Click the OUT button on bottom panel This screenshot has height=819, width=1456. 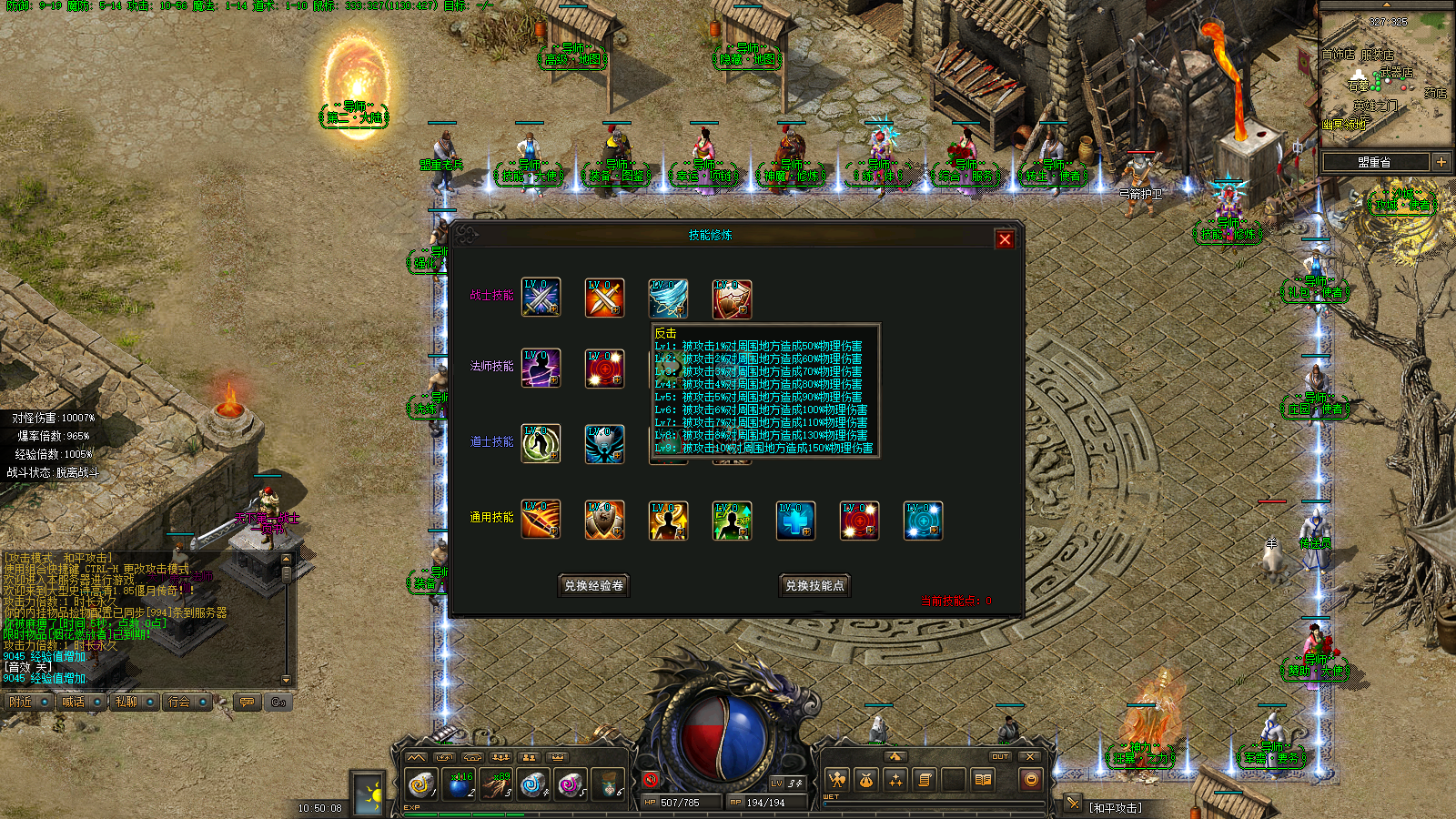[x=1000, y=756]
